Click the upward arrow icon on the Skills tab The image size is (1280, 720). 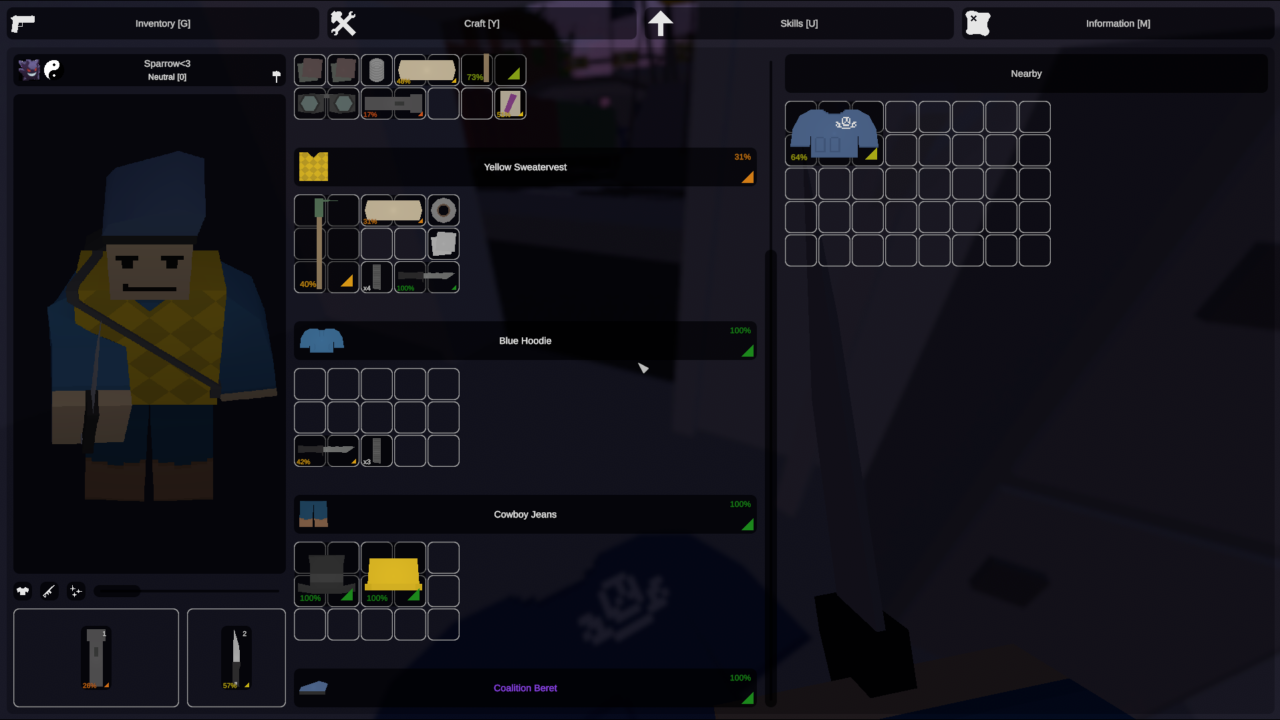pyautogui.click(x=661, y=22)
